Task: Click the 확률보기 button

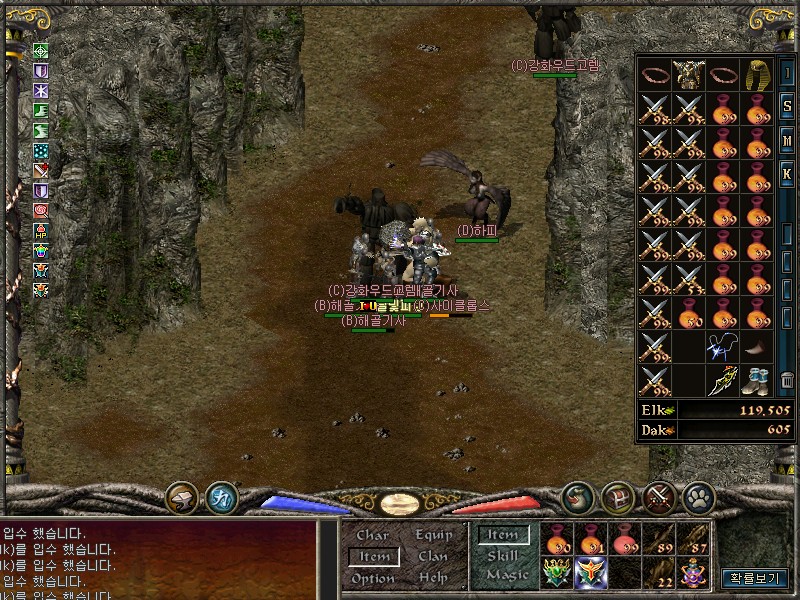Action: point(754,578)
